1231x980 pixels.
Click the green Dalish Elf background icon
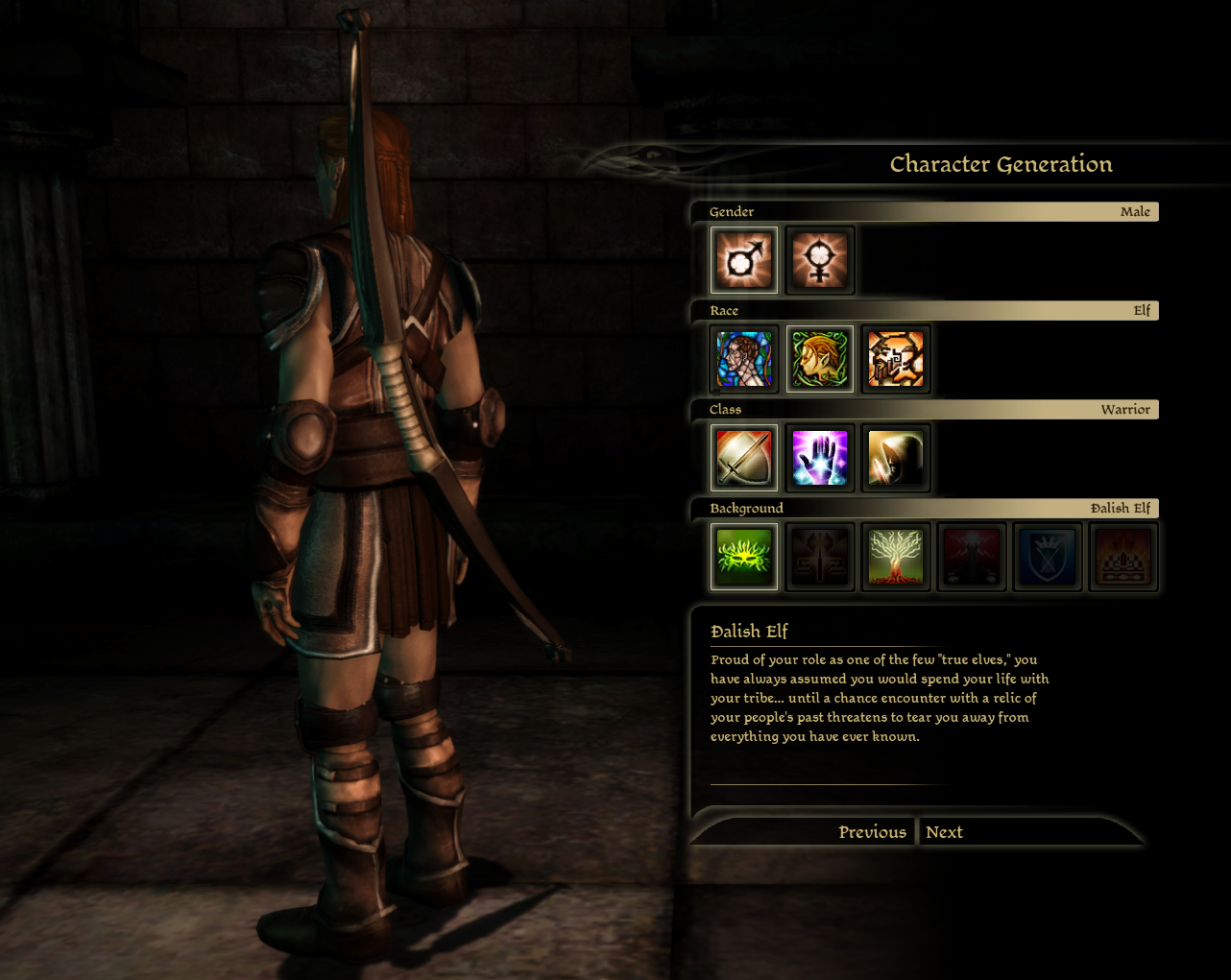[x=744, y=556]
